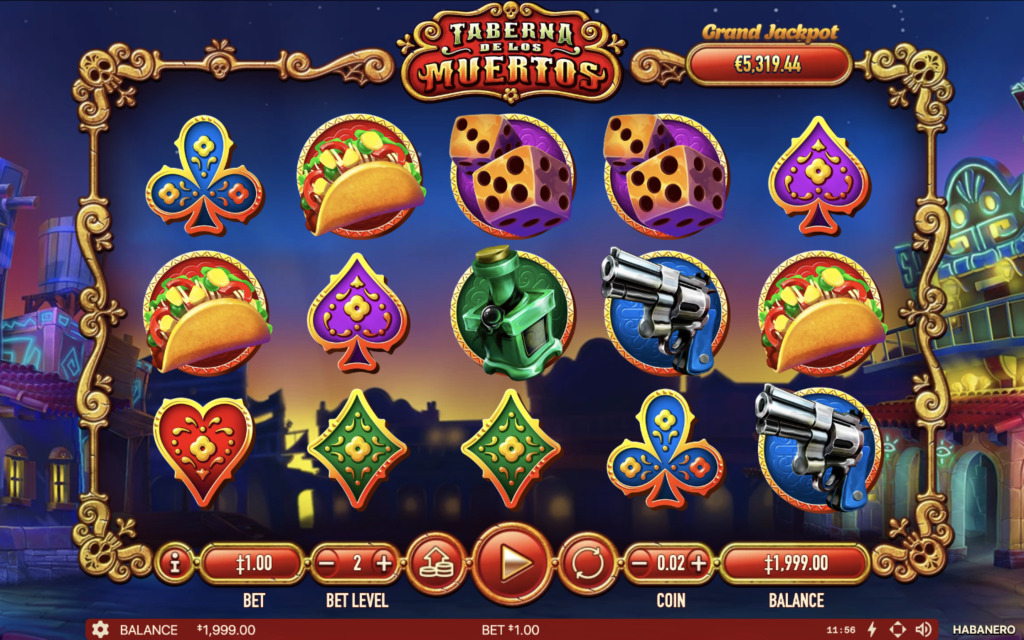Lower the coin value
Screen dimensions: 1024x640
tap(641, 564)
